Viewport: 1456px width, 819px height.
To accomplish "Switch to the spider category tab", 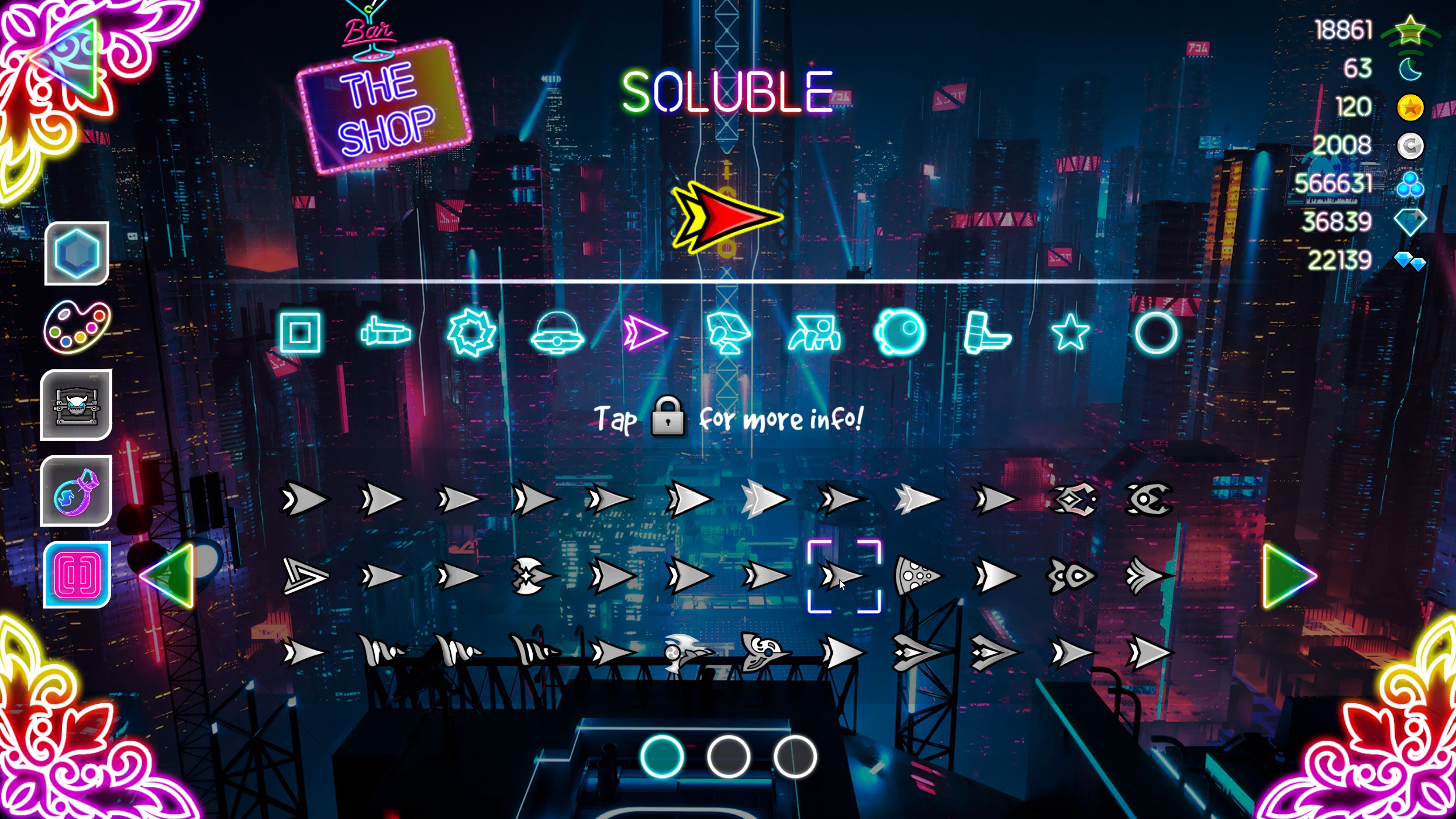I will pos(815,333).
